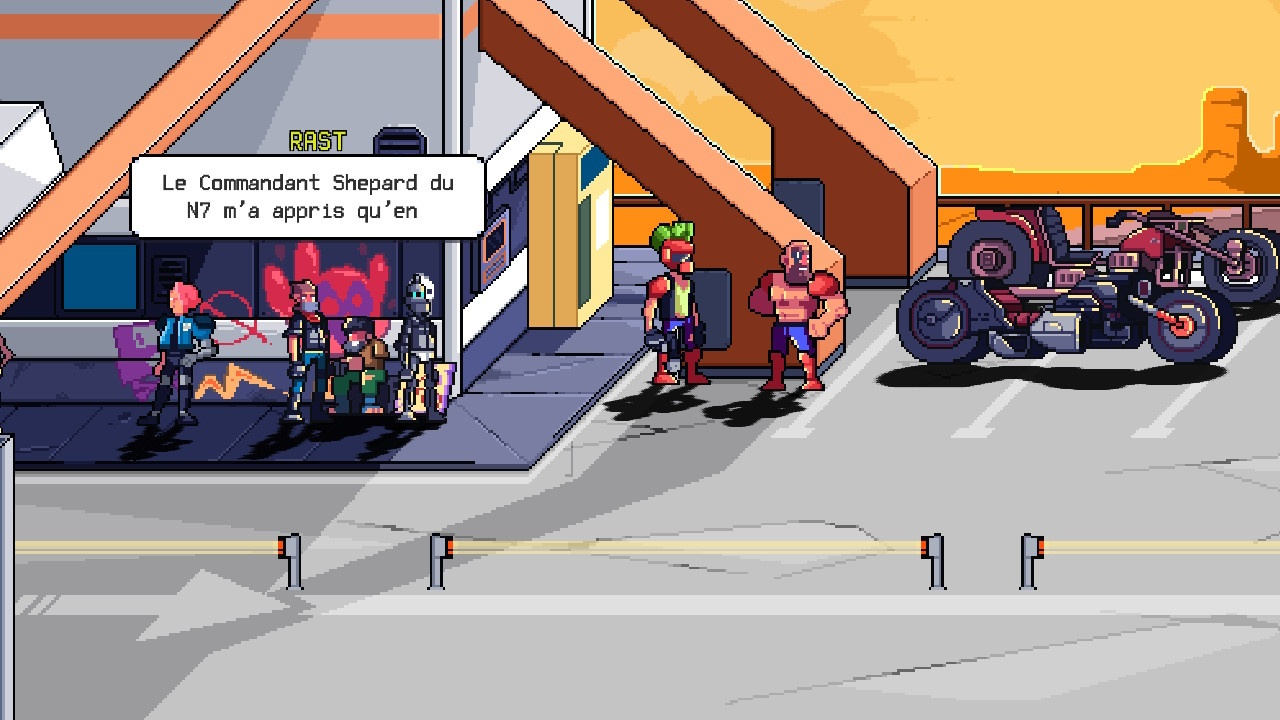Screen dimensions: 1280x720
Task: Select the silver robot character
Action: click(x=420, y=330)
